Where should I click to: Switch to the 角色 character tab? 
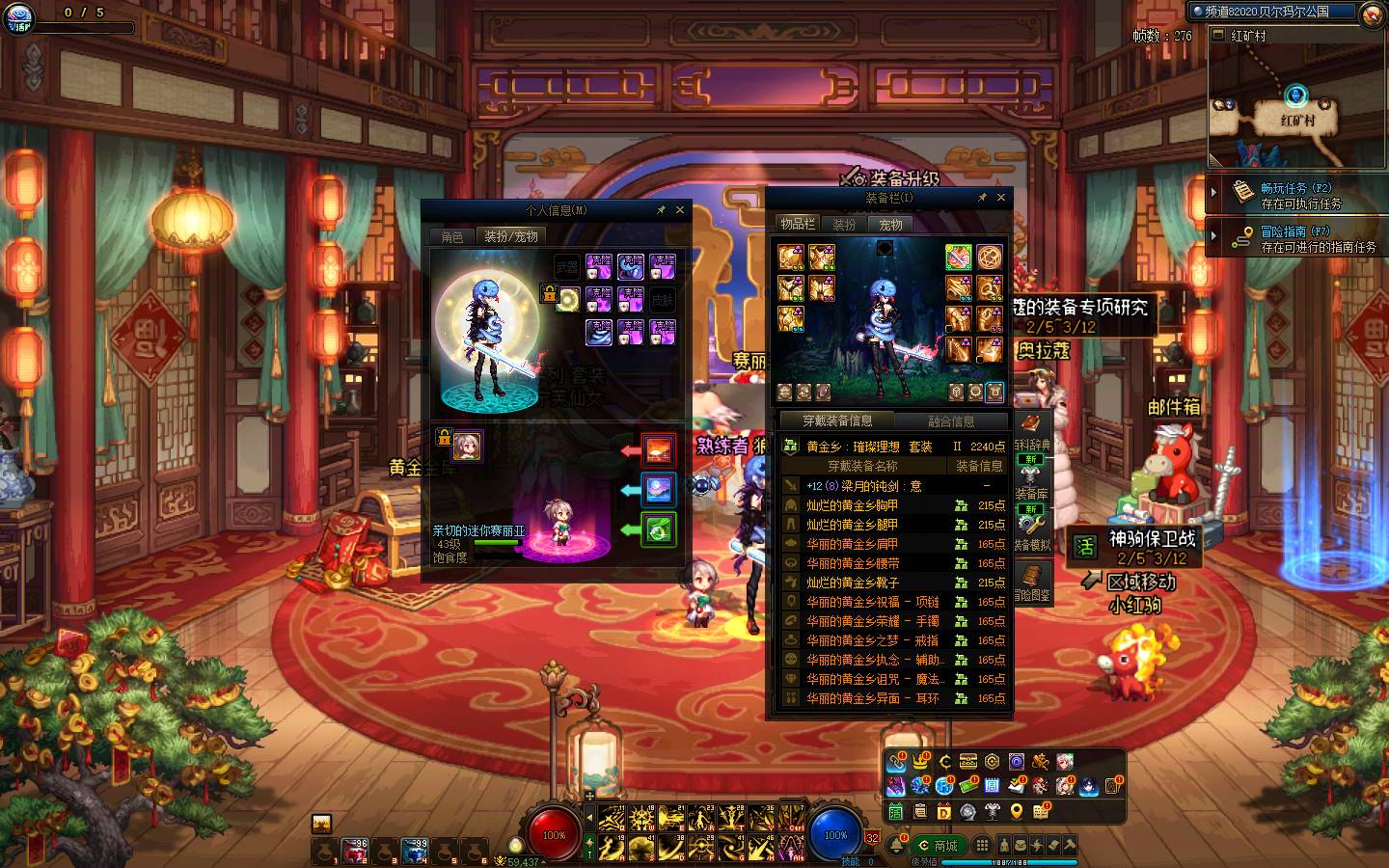point(452,236)
